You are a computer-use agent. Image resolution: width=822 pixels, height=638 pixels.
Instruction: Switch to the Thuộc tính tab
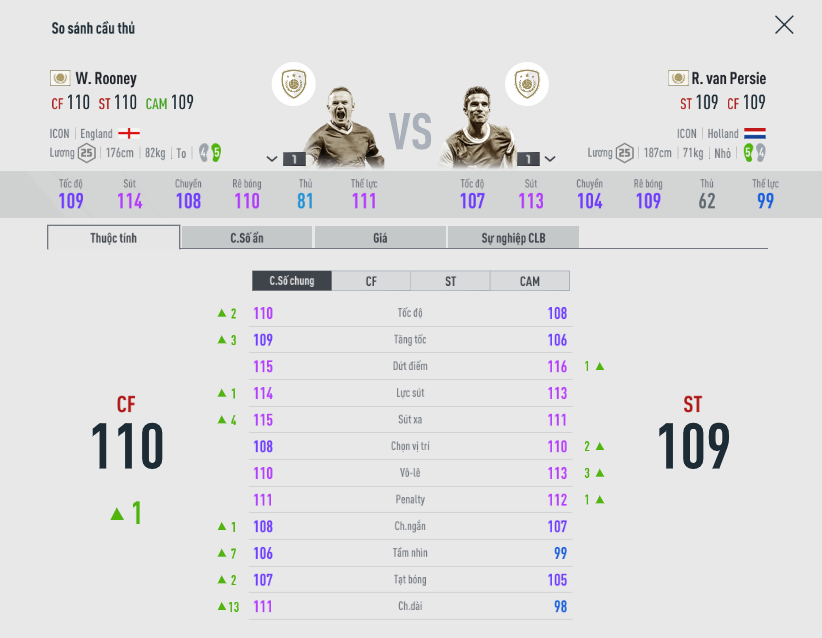[x=114, y=238]
